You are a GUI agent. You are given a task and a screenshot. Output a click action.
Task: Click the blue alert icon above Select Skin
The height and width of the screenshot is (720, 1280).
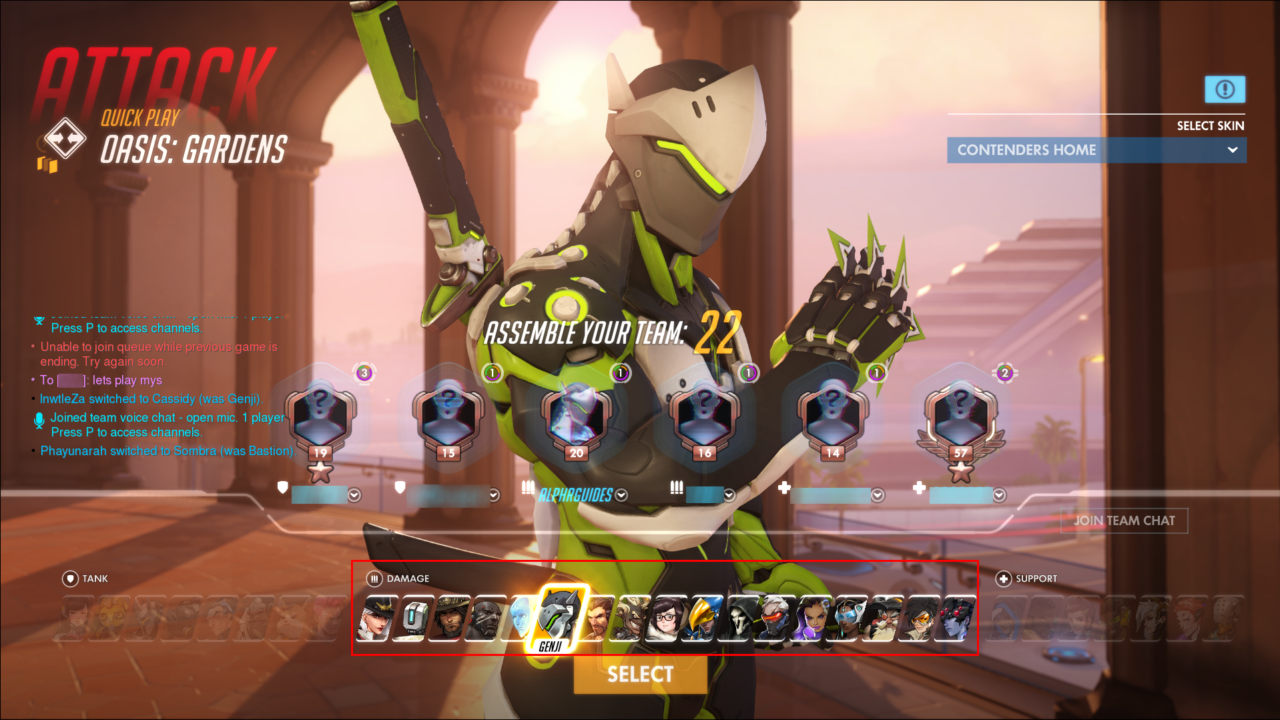point(1224,89)
